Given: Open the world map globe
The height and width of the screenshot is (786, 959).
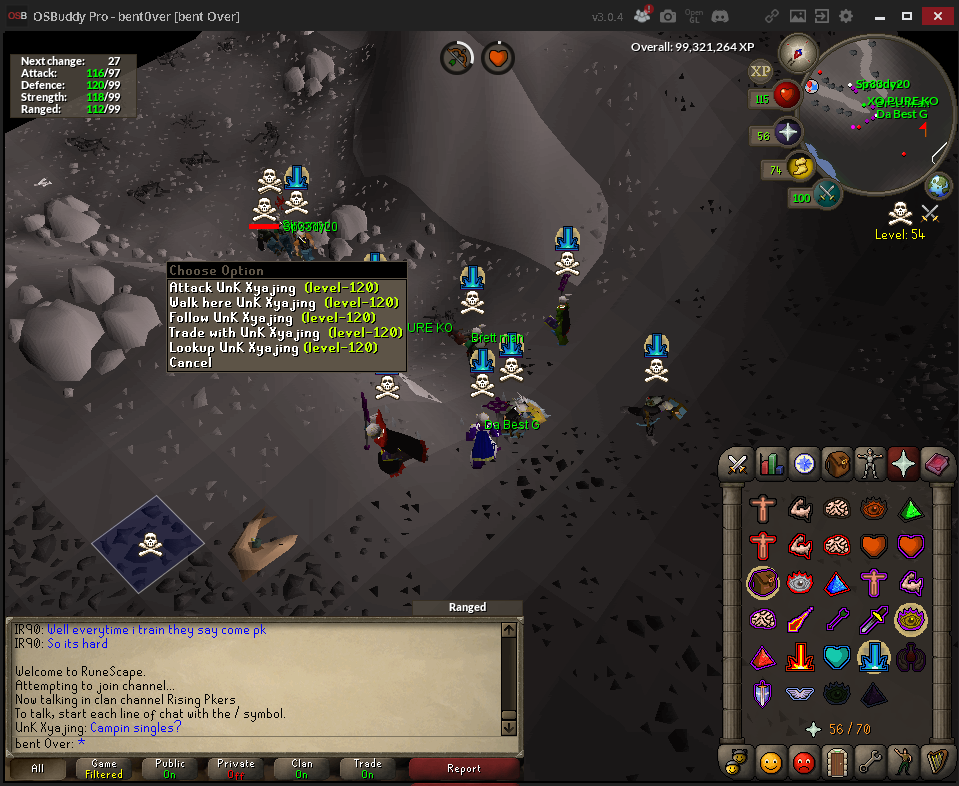Looking at the screenshot, I should [938, 186].
